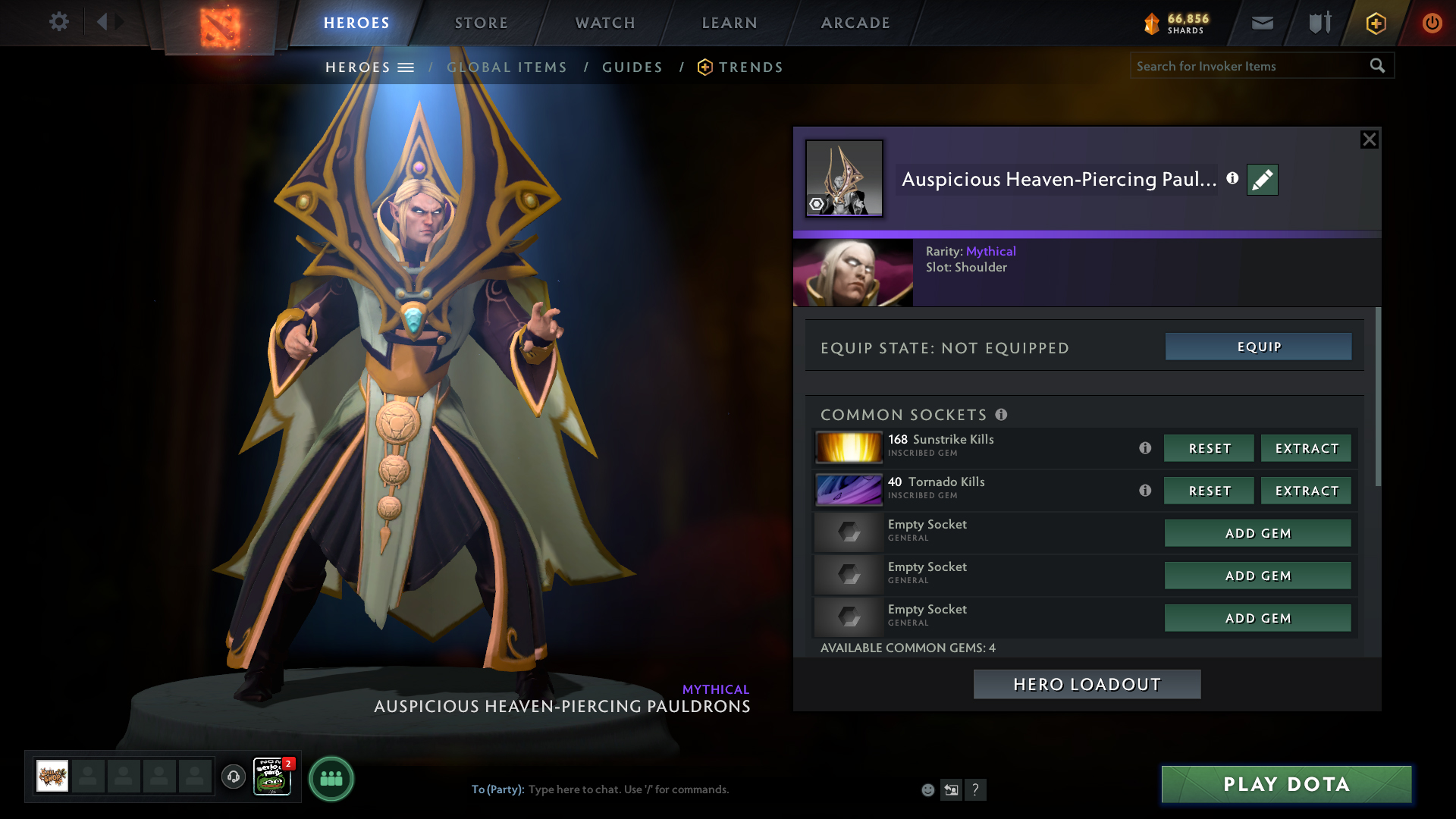Screen dimensions: 1456x819
Task: Open the mail envelope inbox
Action: (1262, 23)
